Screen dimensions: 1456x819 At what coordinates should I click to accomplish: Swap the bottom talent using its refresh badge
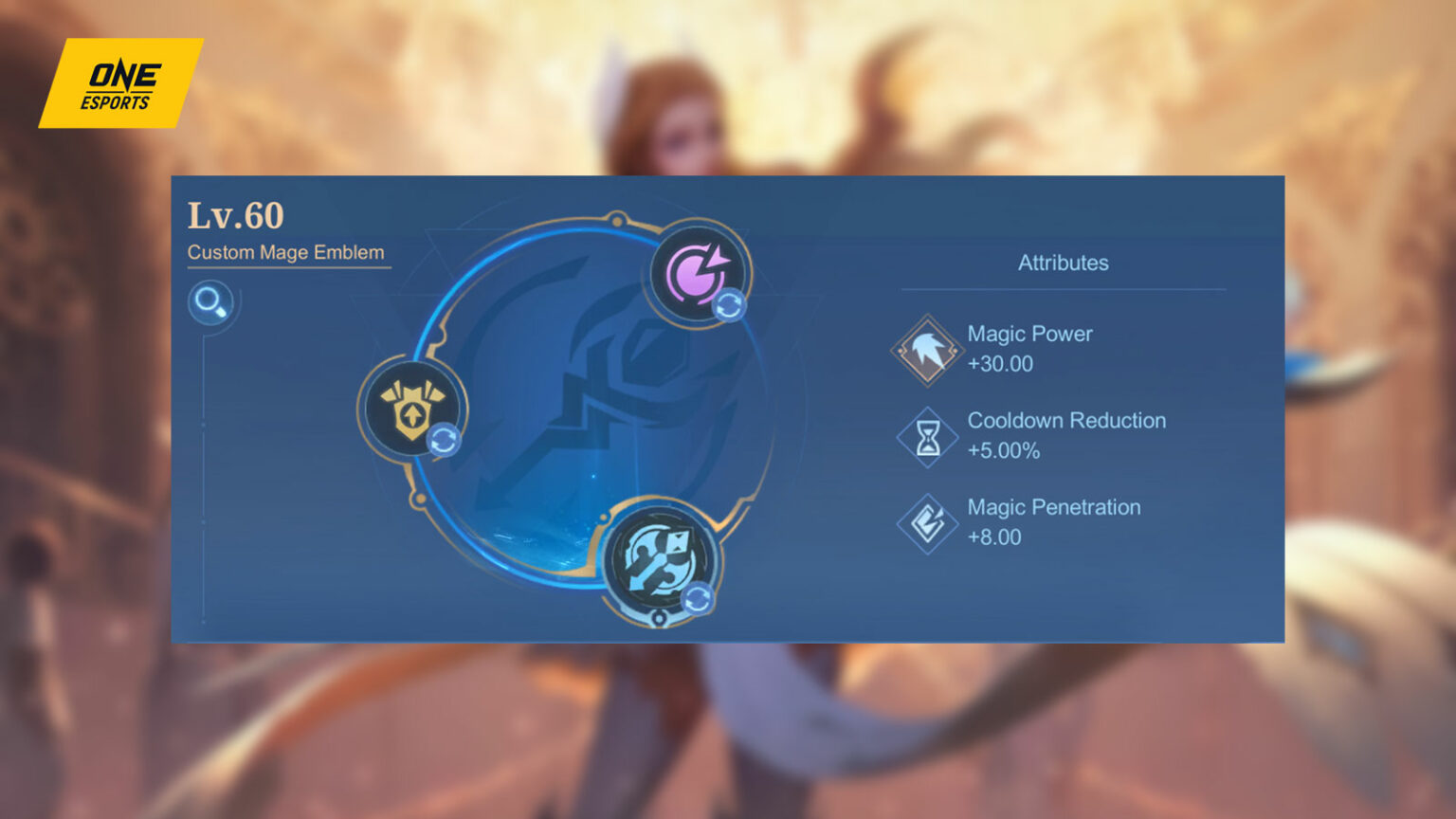pyautogui.click(x=698, y=596)
